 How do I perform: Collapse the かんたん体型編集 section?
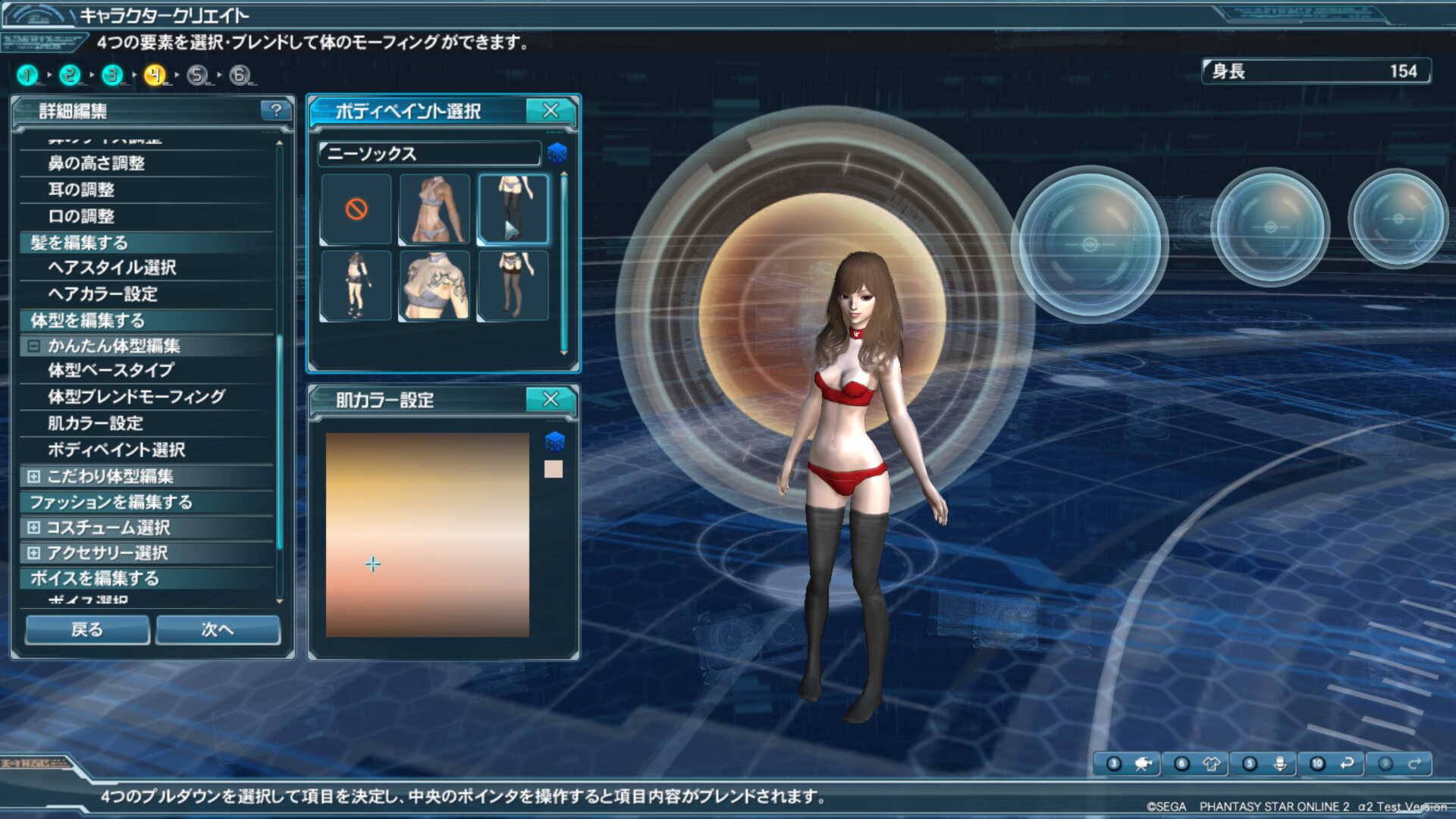33,346
